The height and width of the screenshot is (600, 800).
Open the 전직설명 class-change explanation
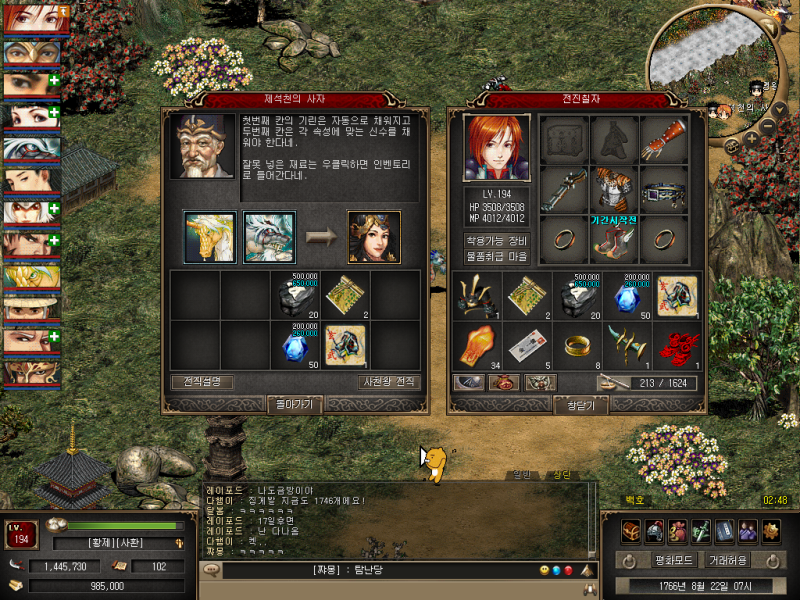[x=201, y=381]
